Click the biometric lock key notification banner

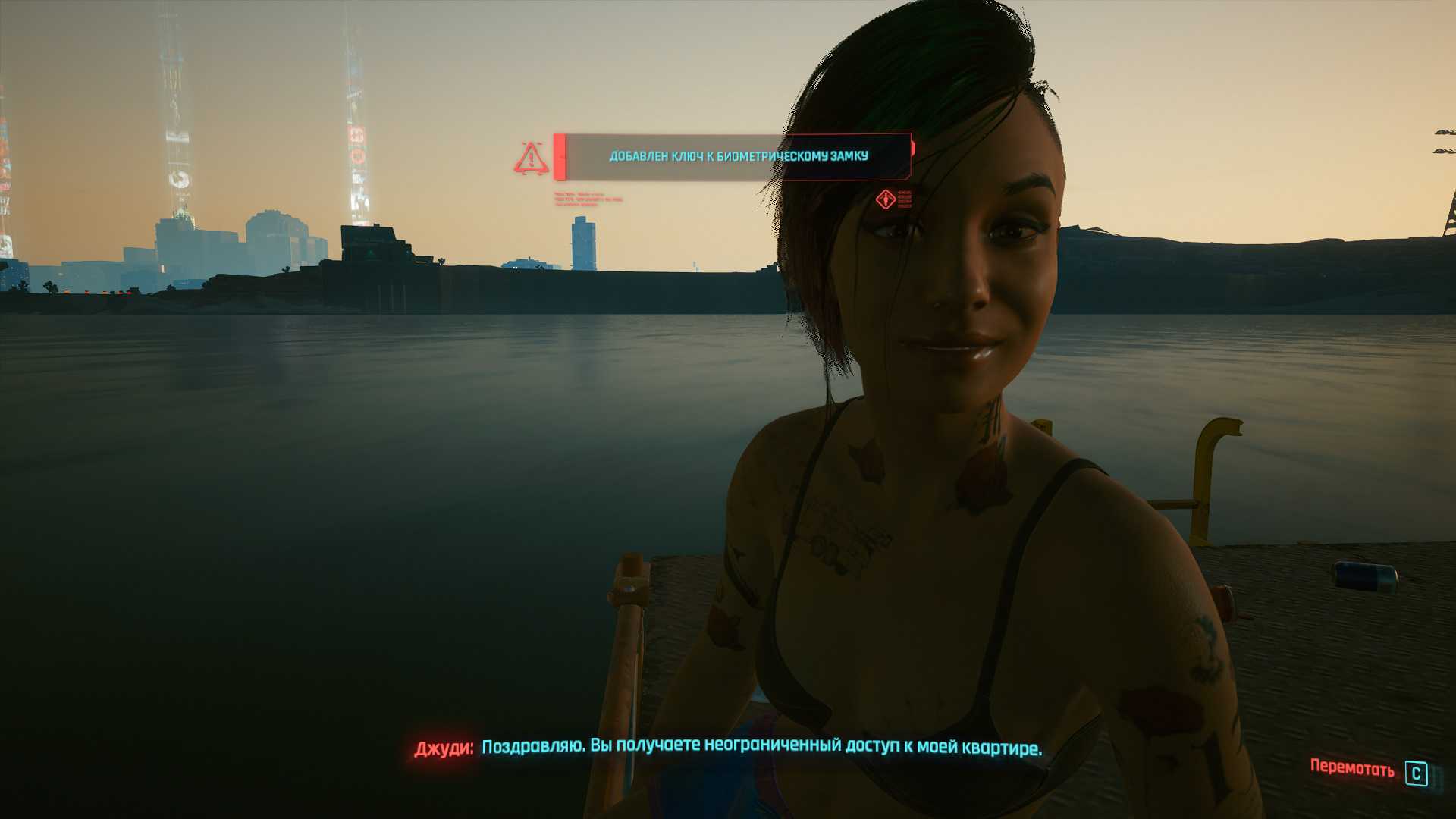tap(734, 157)
